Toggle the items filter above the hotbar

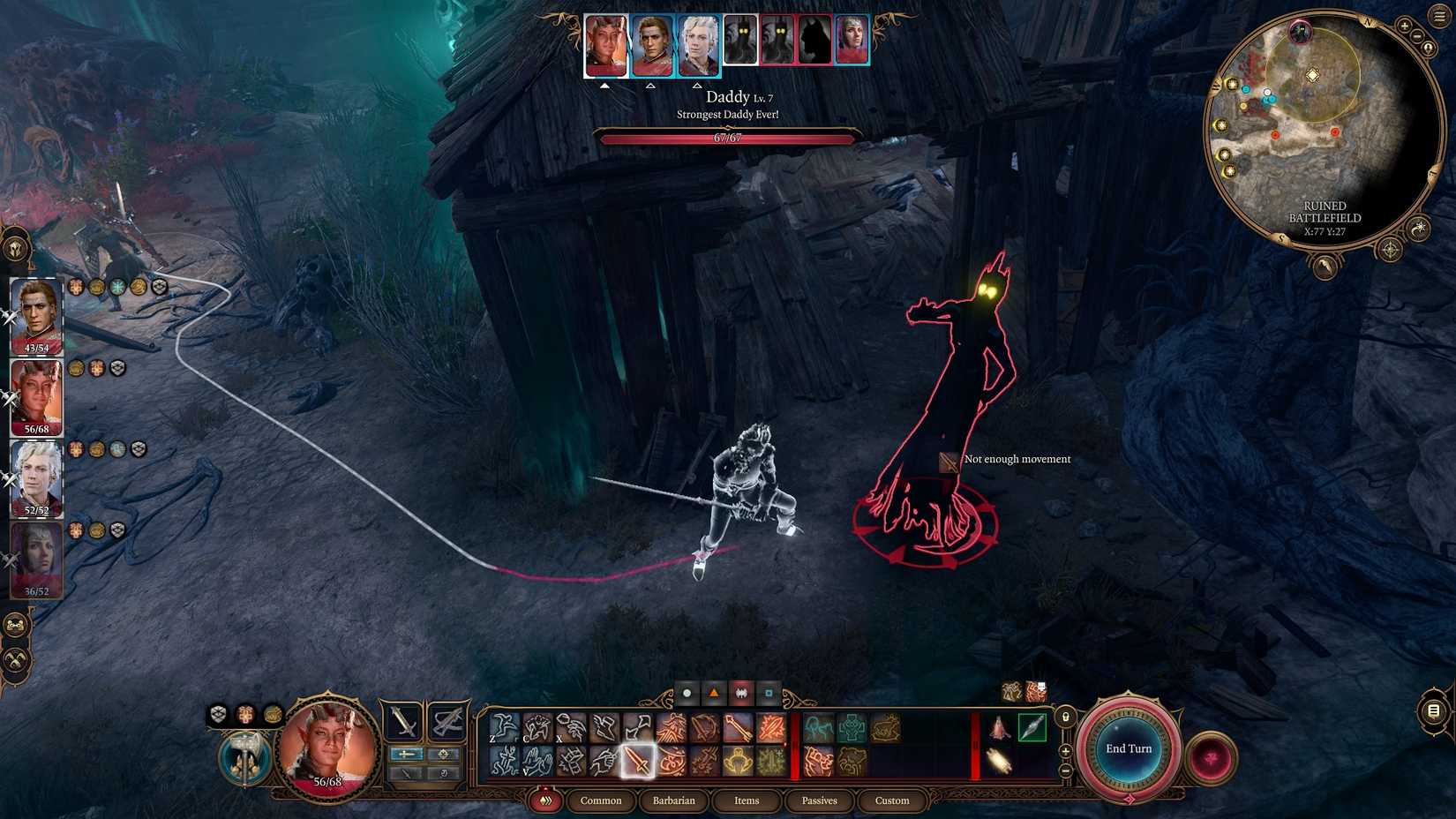point(770,694)
